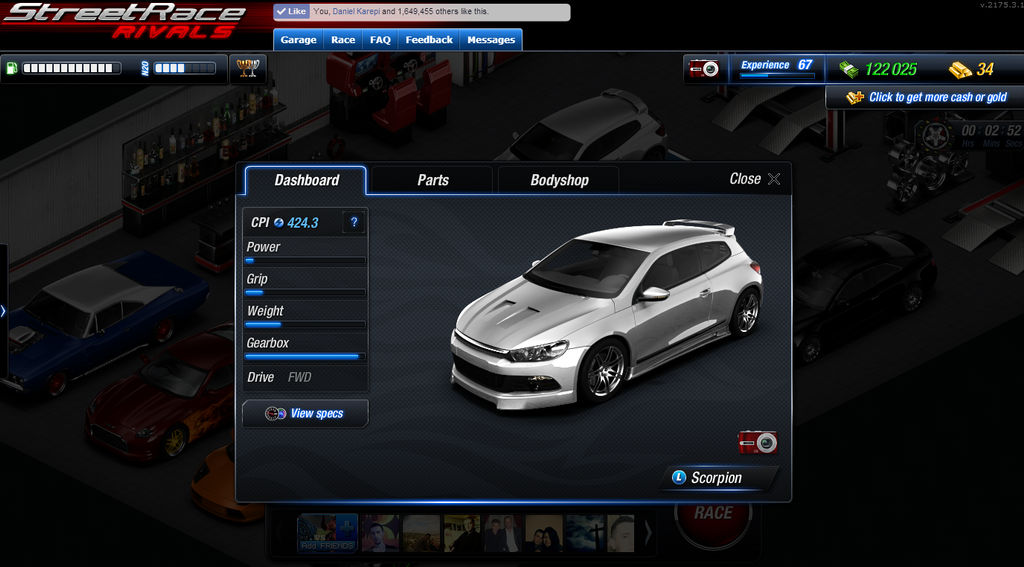Click the Facebook Like button
The width and height of the screenshot is (1024, 567).
point(292,12)
